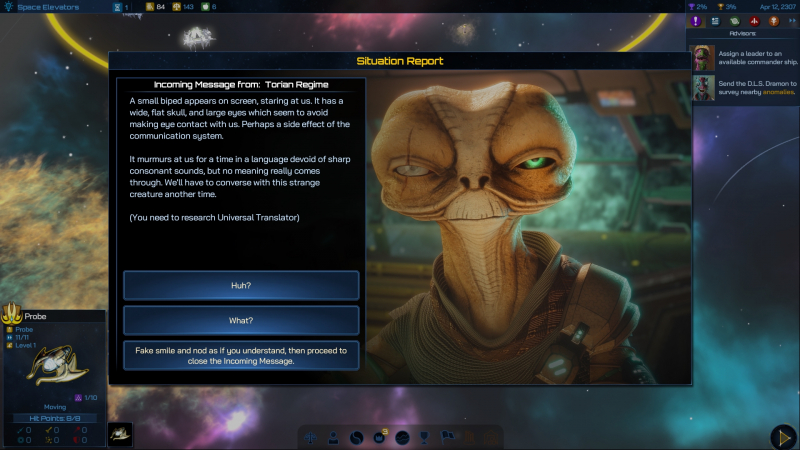Image resolution: width=800 pixels, height=450 pixels.
Task: Open the trophy icon in bottom toolbar
Action: coord(423,437)
